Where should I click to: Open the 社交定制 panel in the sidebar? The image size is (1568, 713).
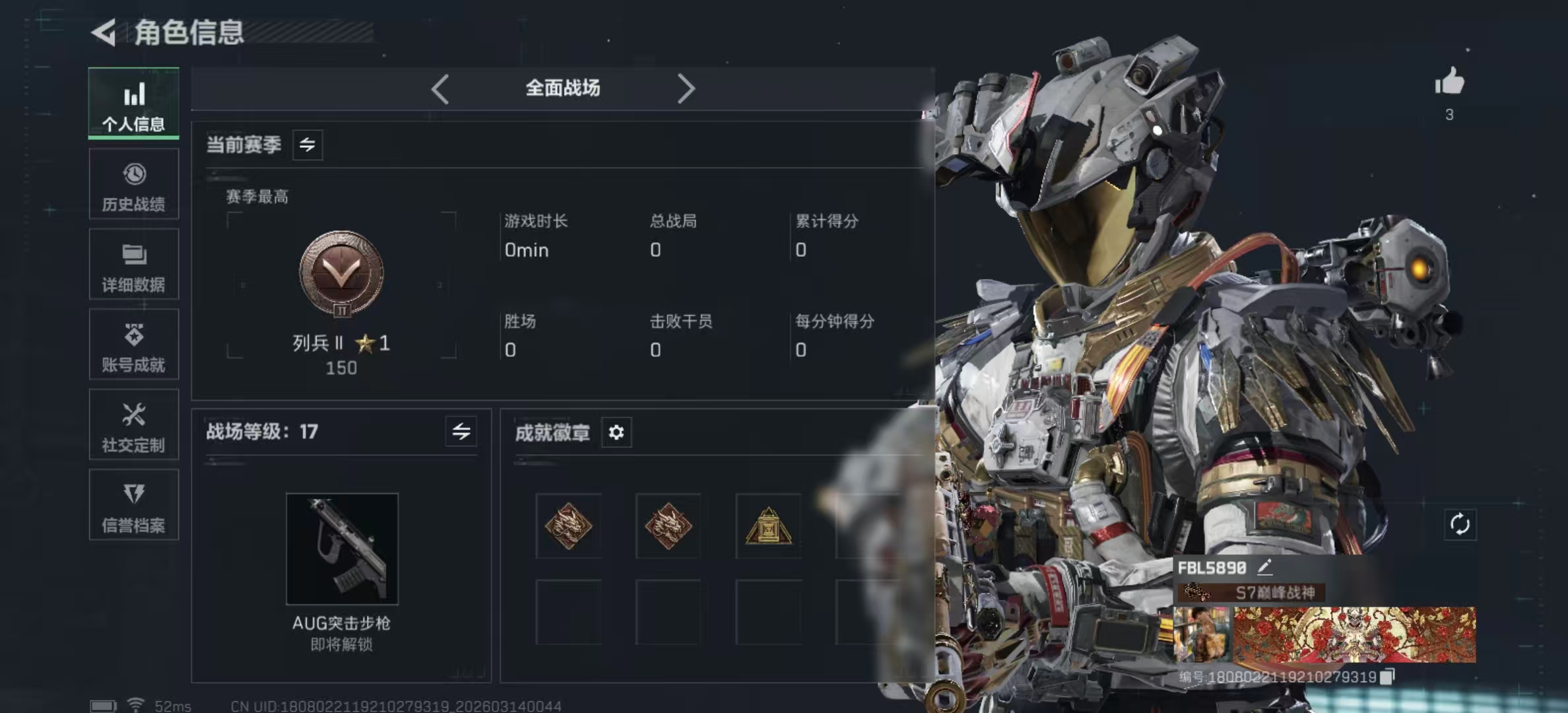tap(133, 425)
